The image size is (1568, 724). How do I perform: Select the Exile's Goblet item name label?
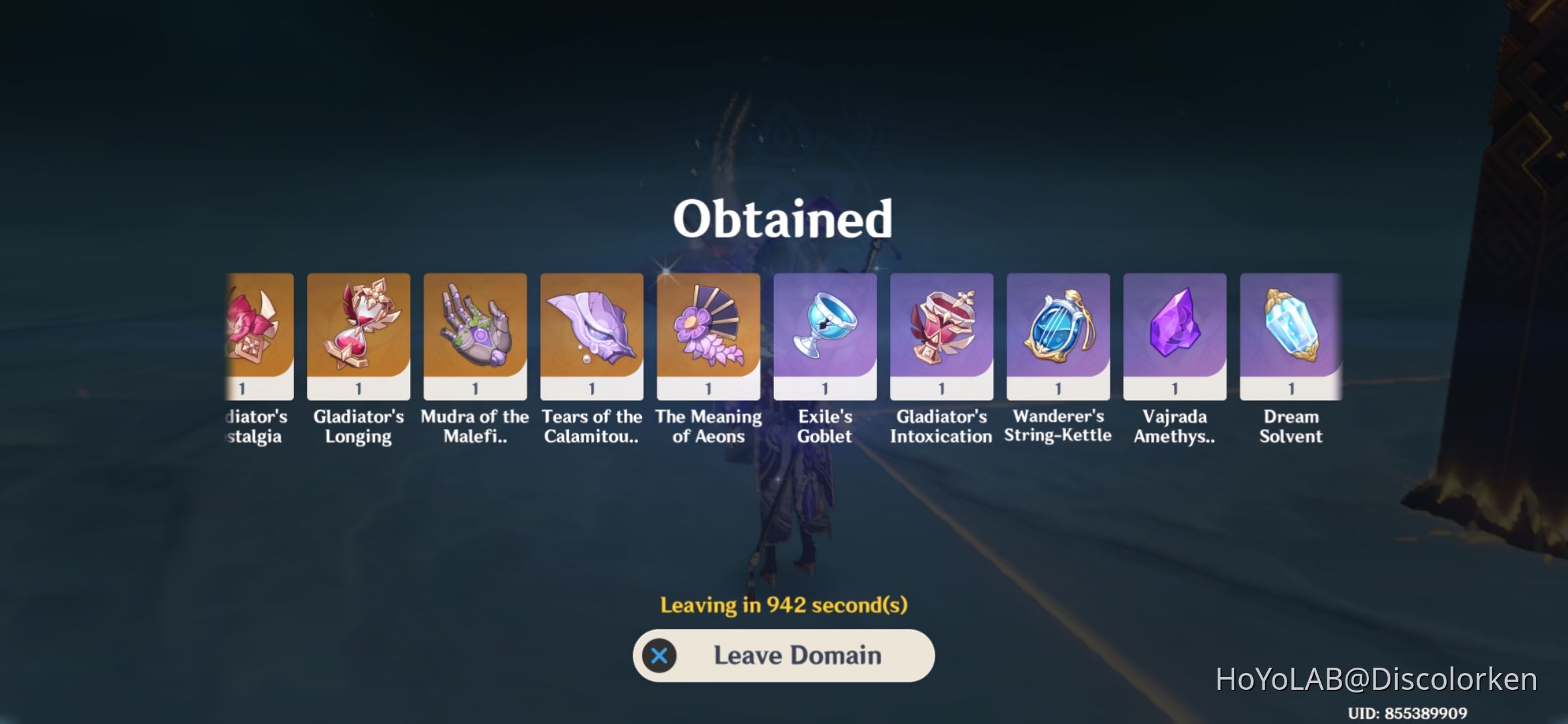click(x=825, y=427)
